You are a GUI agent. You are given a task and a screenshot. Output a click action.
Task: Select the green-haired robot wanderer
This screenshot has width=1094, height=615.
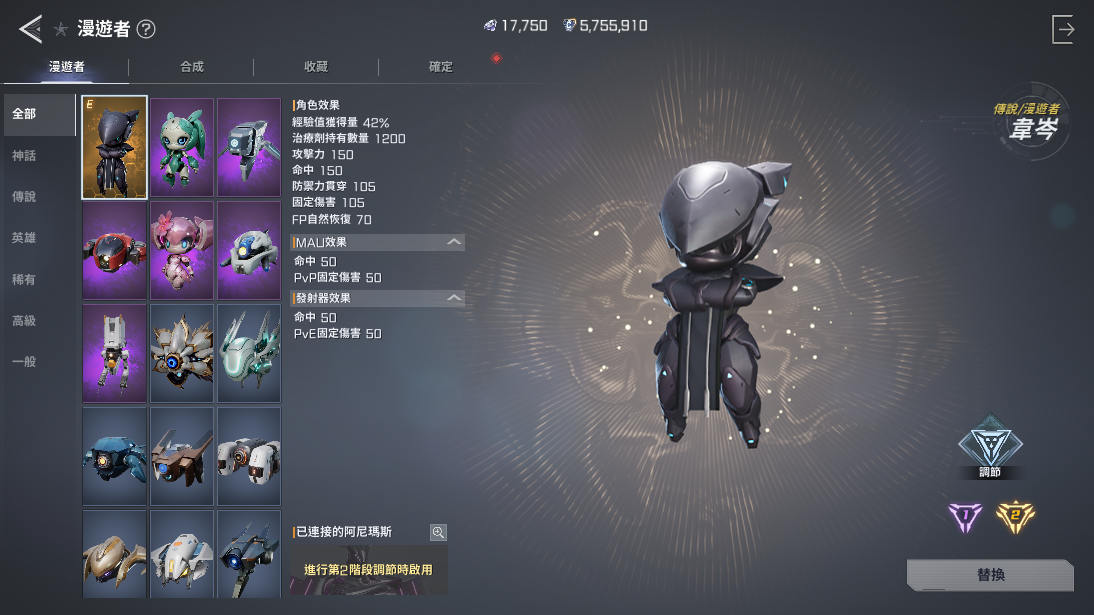tap(182, 148)
